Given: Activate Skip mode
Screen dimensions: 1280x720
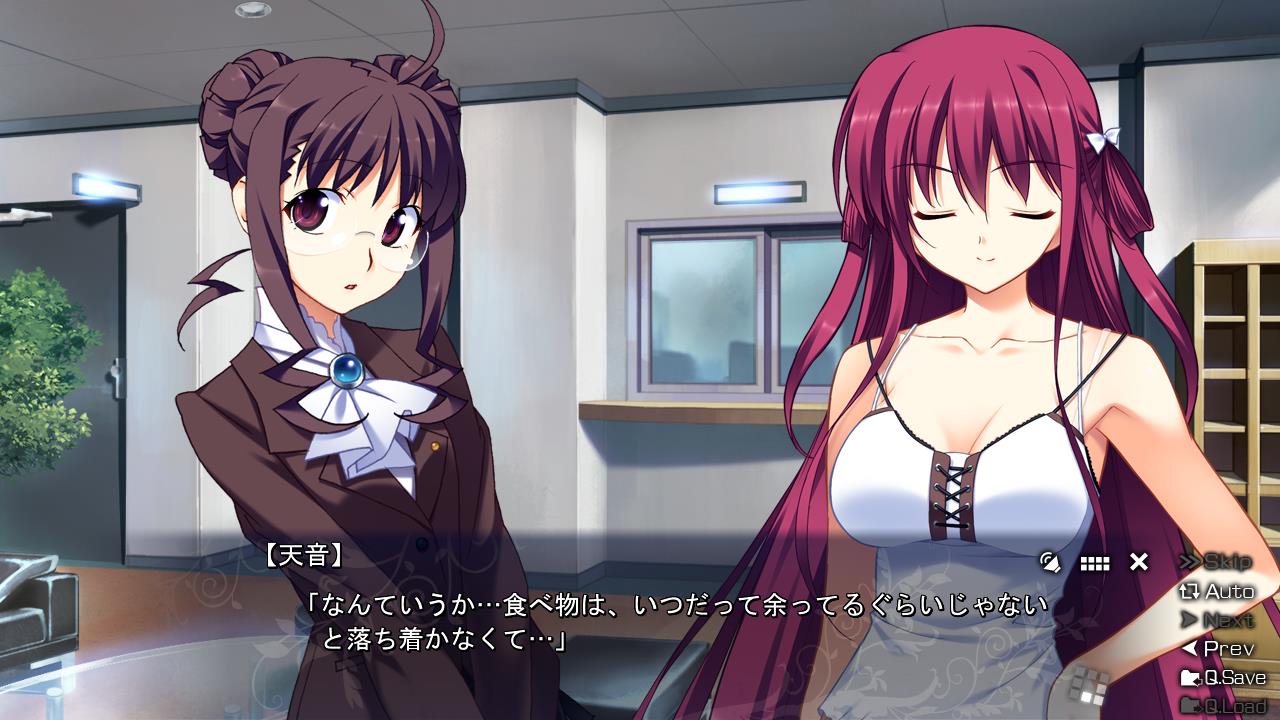Looking at the screenshot, I should 1216,562.
